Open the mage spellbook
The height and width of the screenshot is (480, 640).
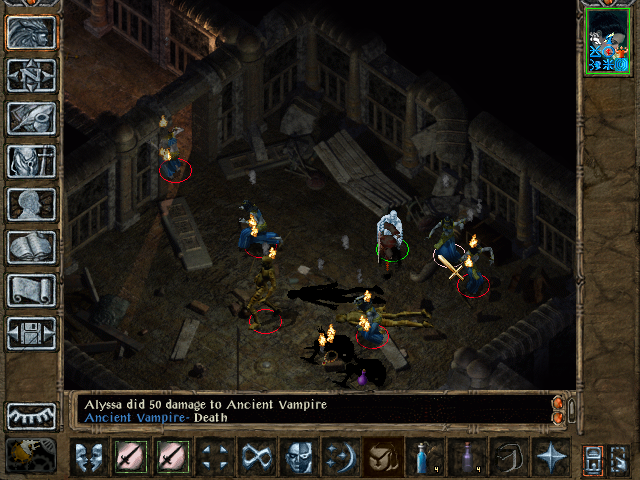click(31, 246)
